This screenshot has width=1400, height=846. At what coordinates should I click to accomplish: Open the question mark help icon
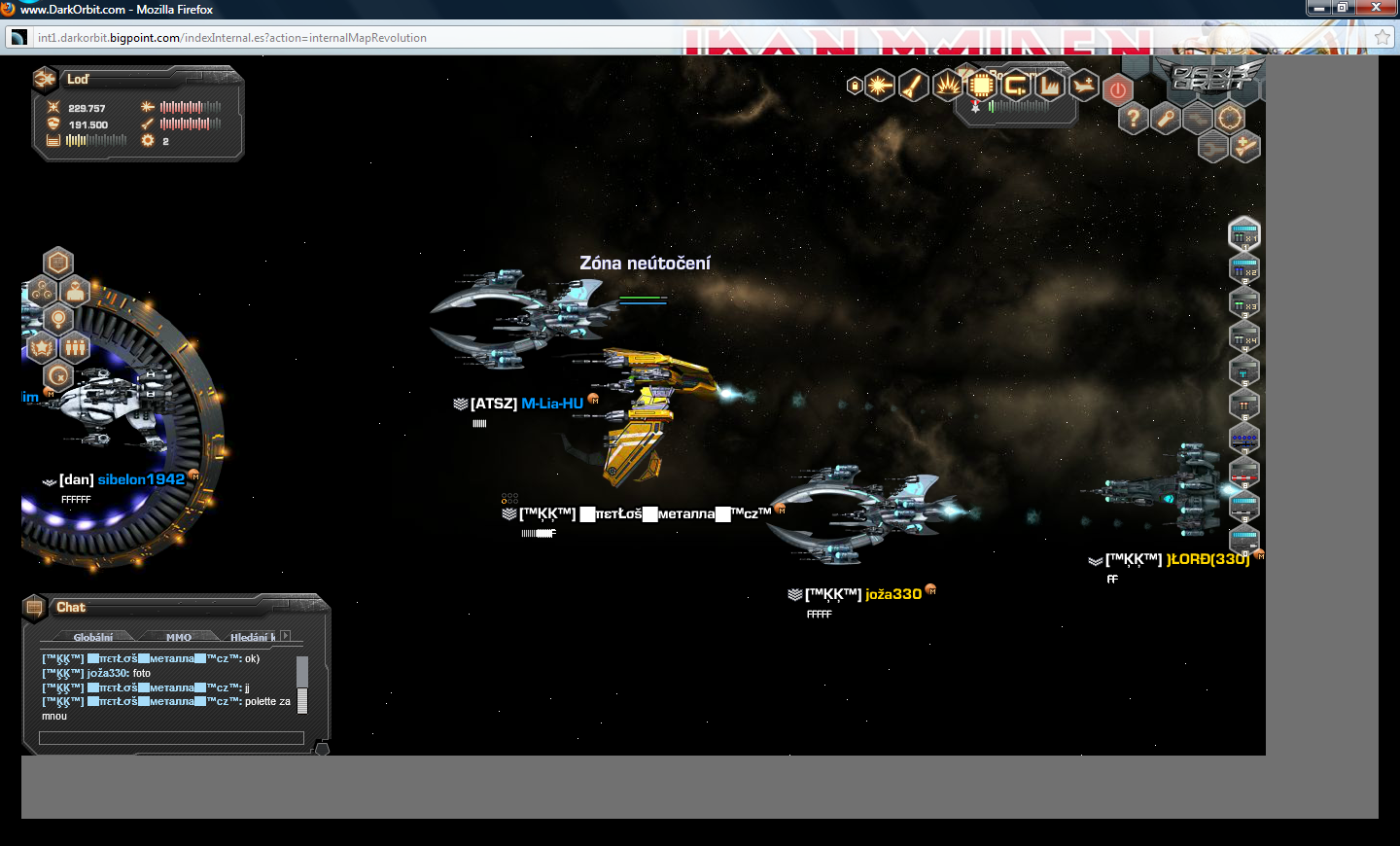coord(1133,119)
